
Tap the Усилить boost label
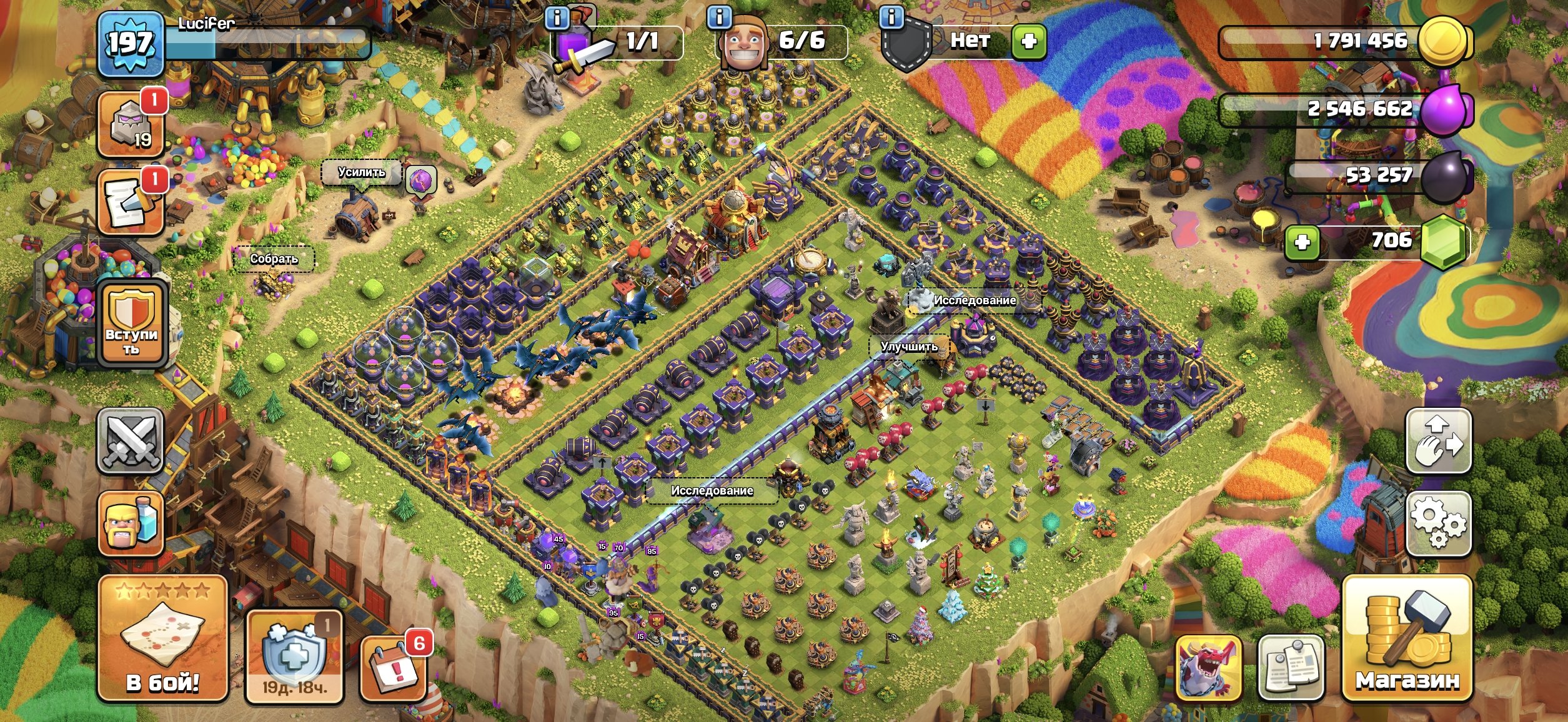coord(362,172)
